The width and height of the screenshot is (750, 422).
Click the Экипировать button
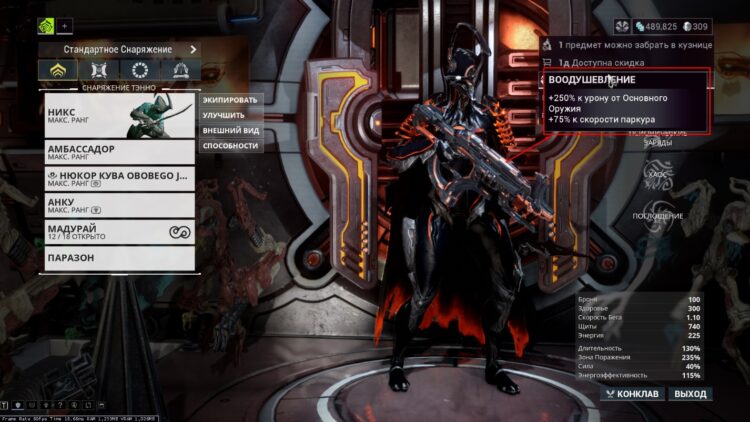pyautogui.click(x=230, y=100)
